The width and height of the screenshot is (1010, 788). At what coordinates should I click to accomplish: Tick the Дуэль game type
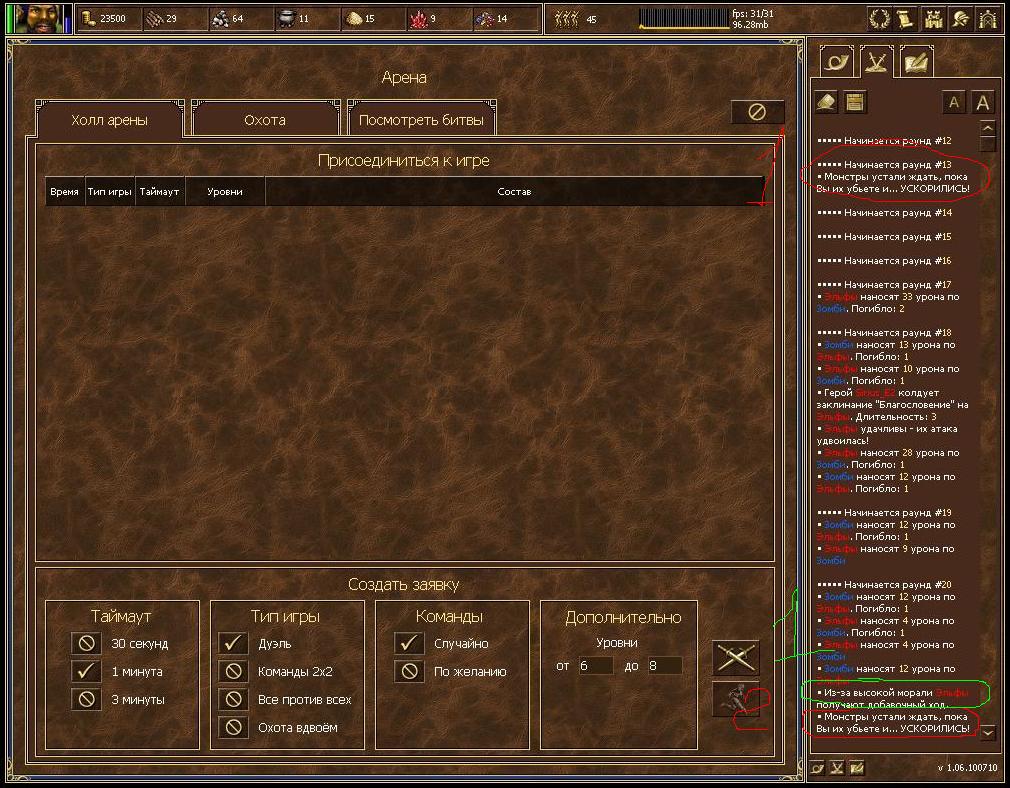233,643
